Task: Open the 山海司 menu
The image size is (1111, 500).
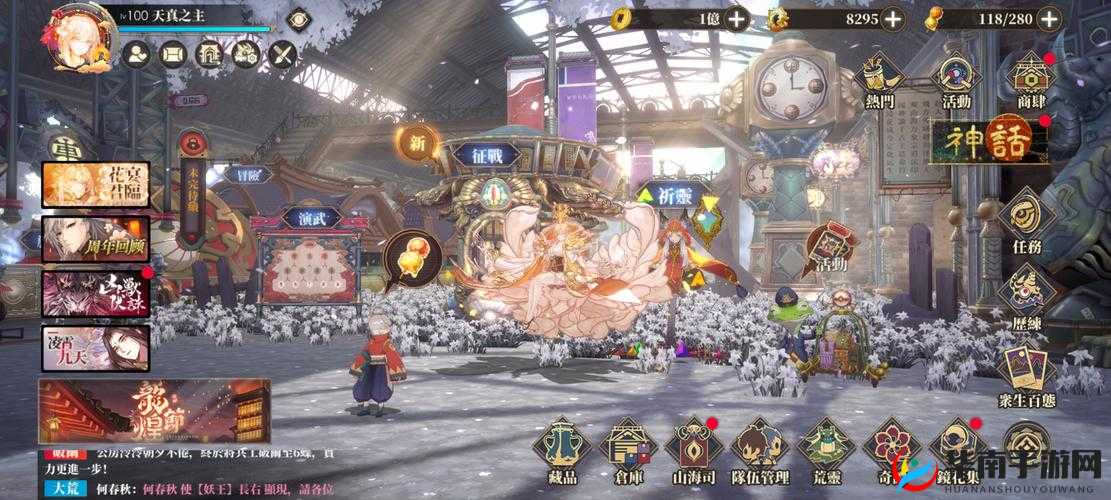Action: click(x=693, y=451)
